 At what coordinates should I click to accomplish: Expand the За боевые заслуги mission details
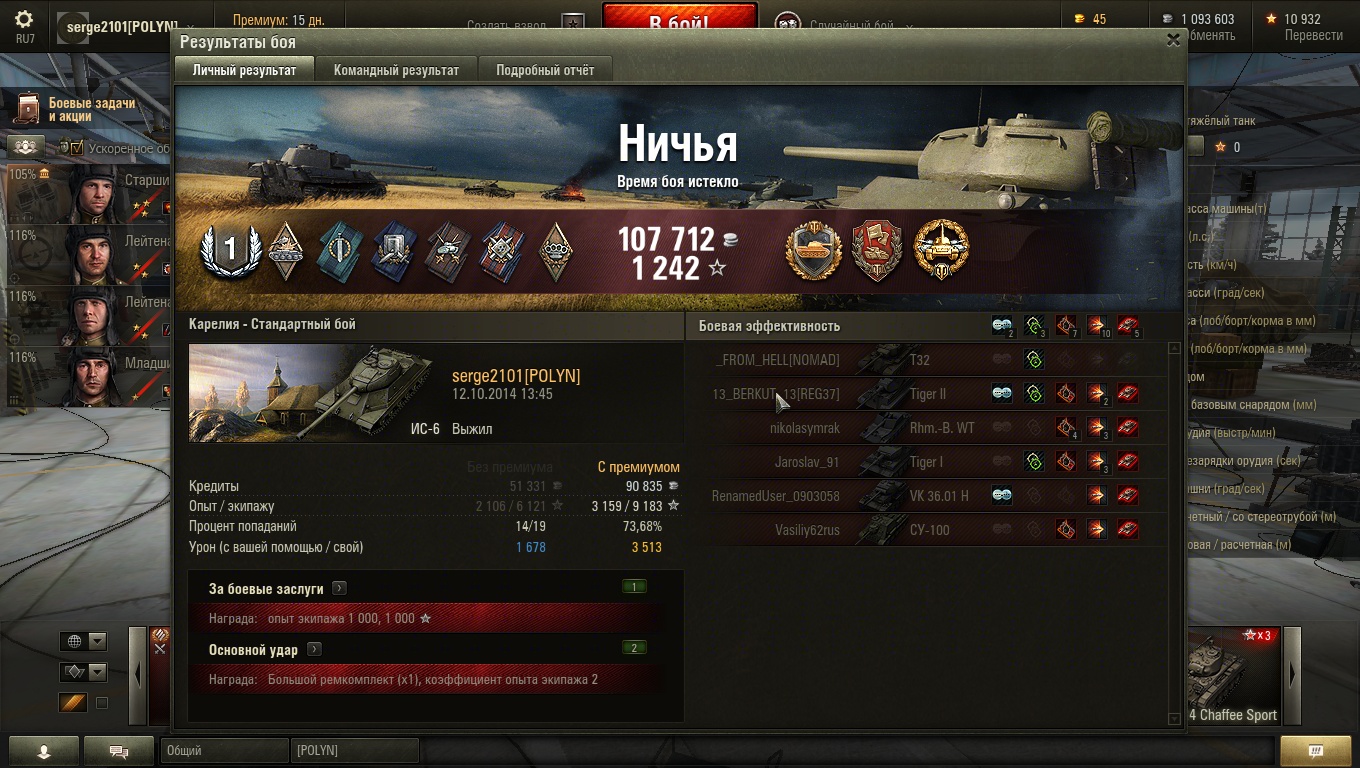pos(340,589)
